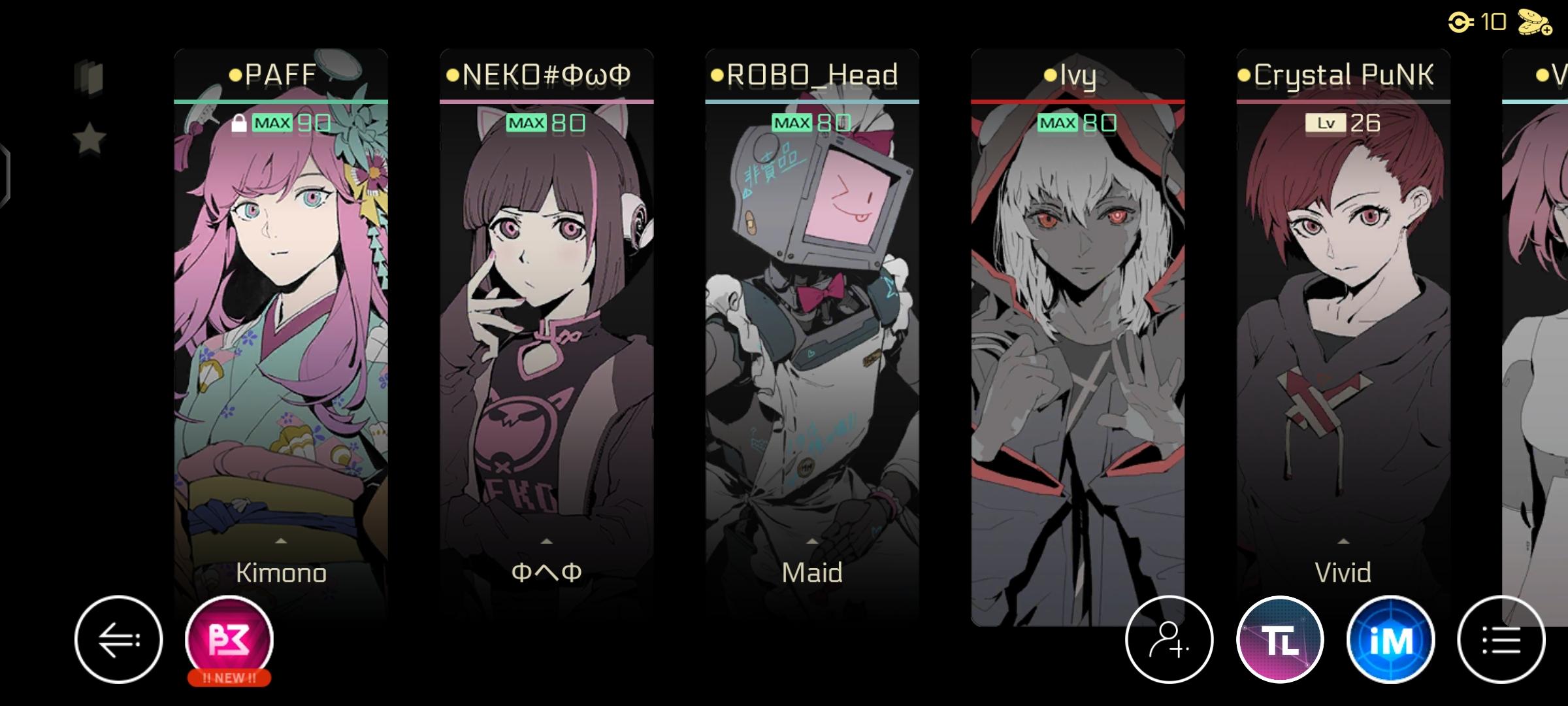Image resolution: width=1568 pixels, height=706 pixels.
Task: Select the add-friend icon
Action: 1169,639
